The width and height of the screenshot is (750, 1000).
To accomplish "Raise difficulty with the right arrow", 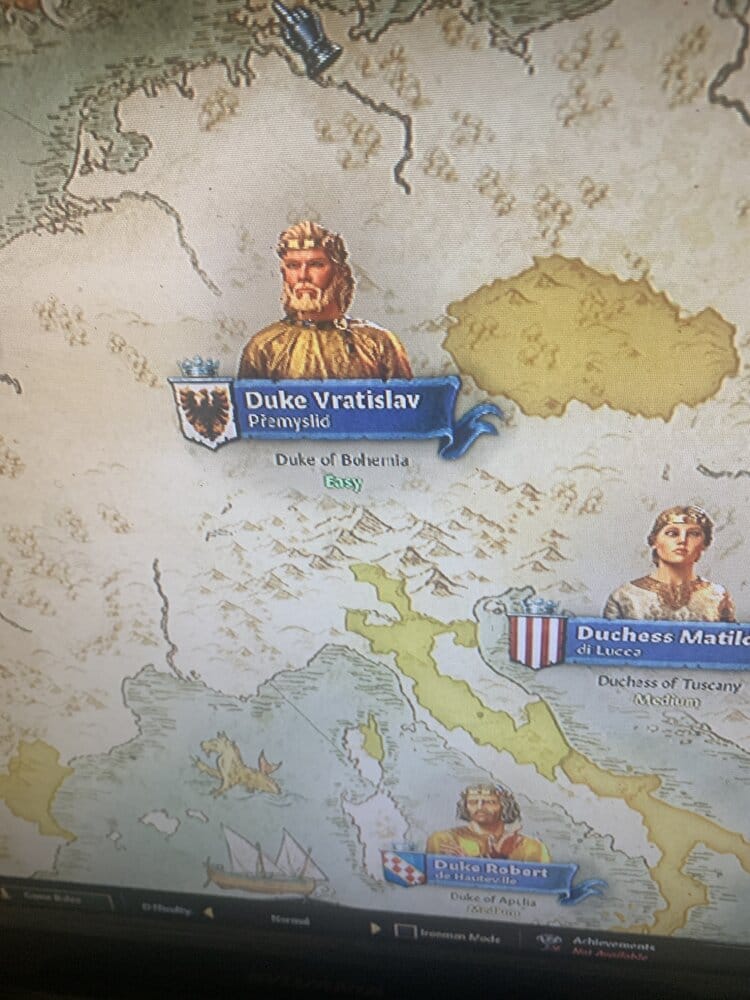I will pyautogui.click(x=376, y=928).
